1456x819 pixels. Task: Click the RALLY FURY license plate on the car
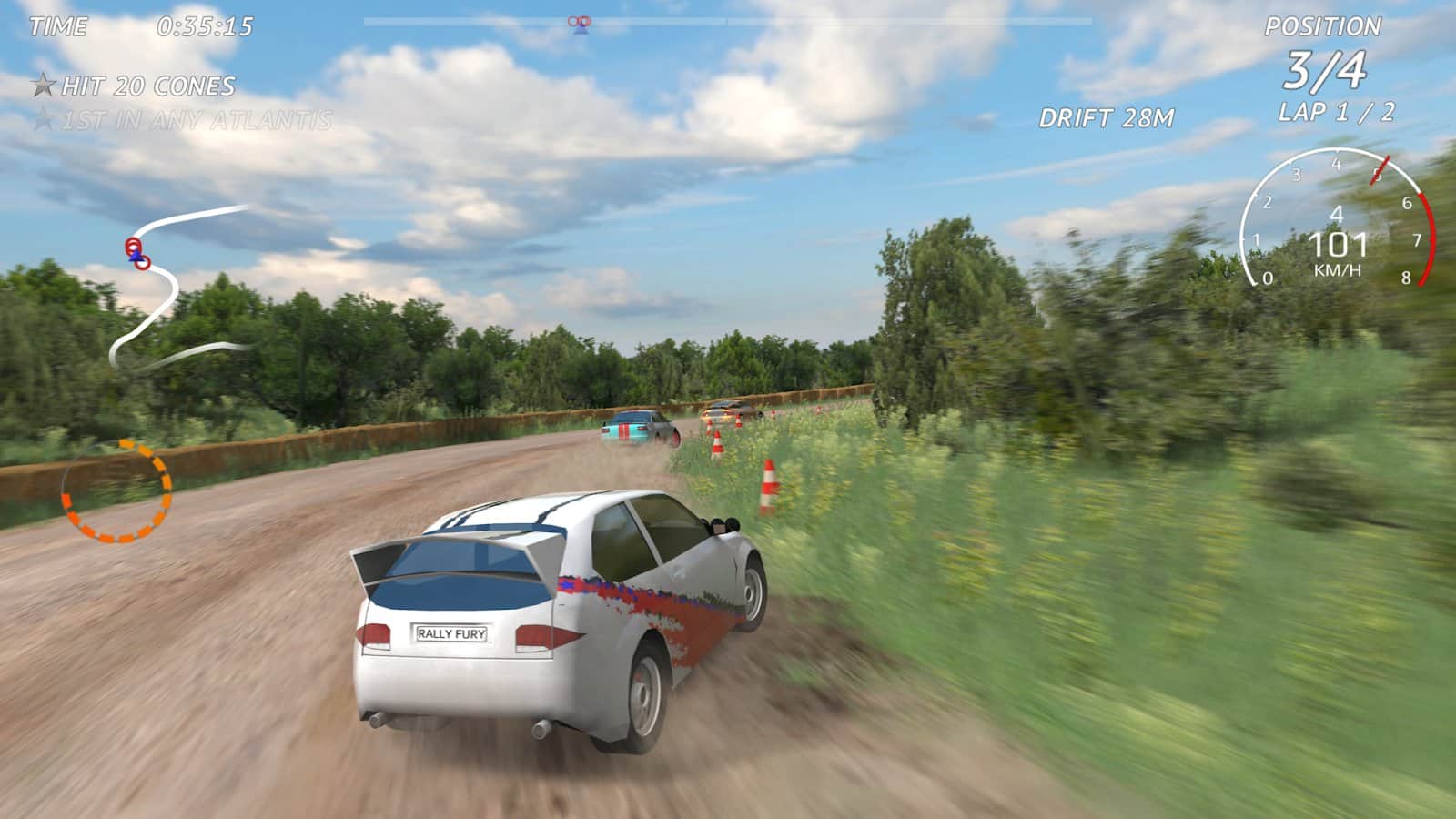(454, 634)
